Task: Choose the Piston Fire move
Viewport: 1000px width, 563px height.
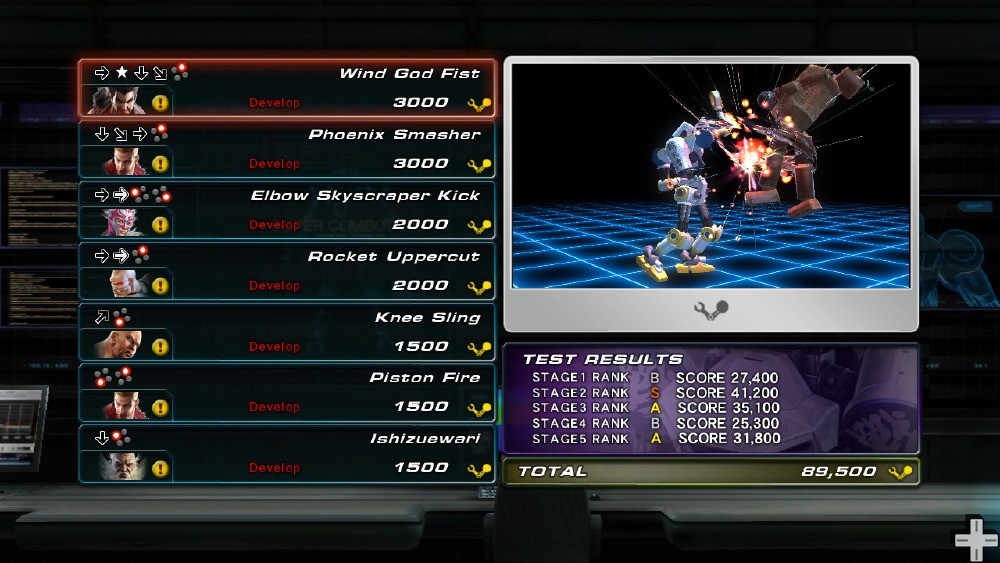Action: [287, 392]
